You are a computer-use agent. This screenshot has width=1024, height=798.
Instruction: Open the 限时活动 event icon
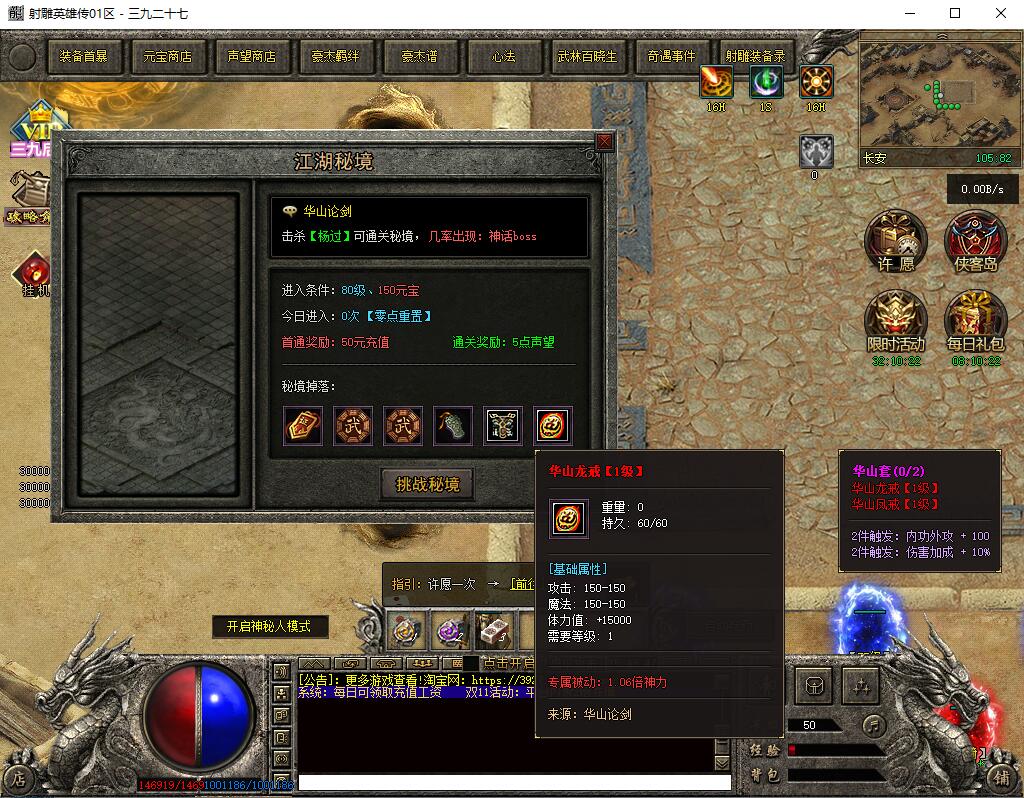(896, 320)
